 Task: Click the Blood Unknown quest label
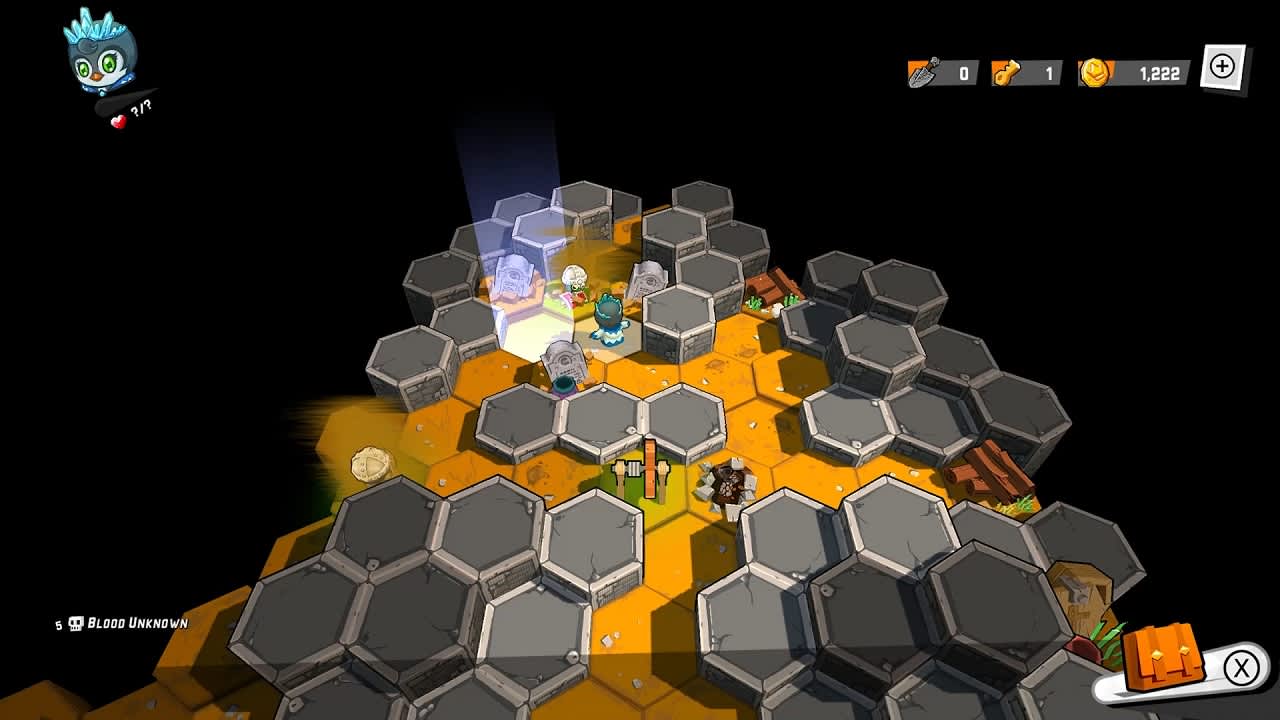pyautogui.click(x=138, y=620)
